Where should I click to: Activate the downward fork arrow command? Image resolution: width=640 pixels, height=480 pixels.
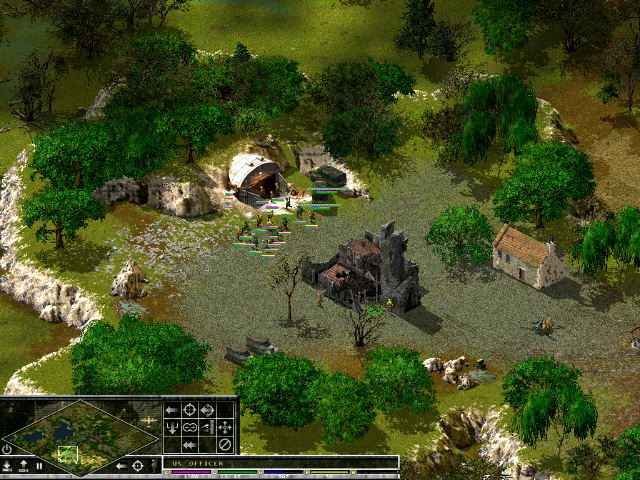171,427
